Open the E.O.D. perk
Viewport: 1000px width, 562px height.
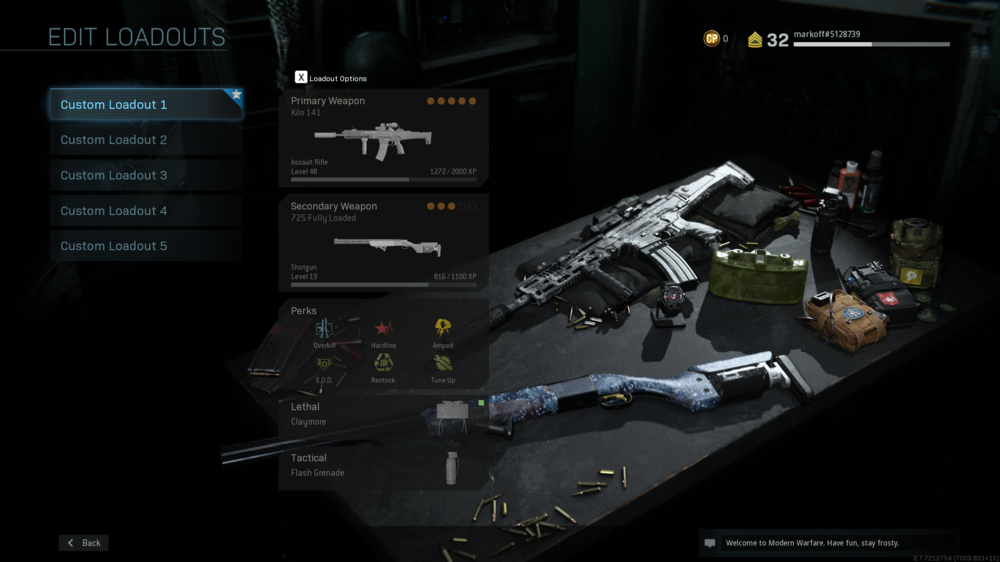[x=324, y=366]
